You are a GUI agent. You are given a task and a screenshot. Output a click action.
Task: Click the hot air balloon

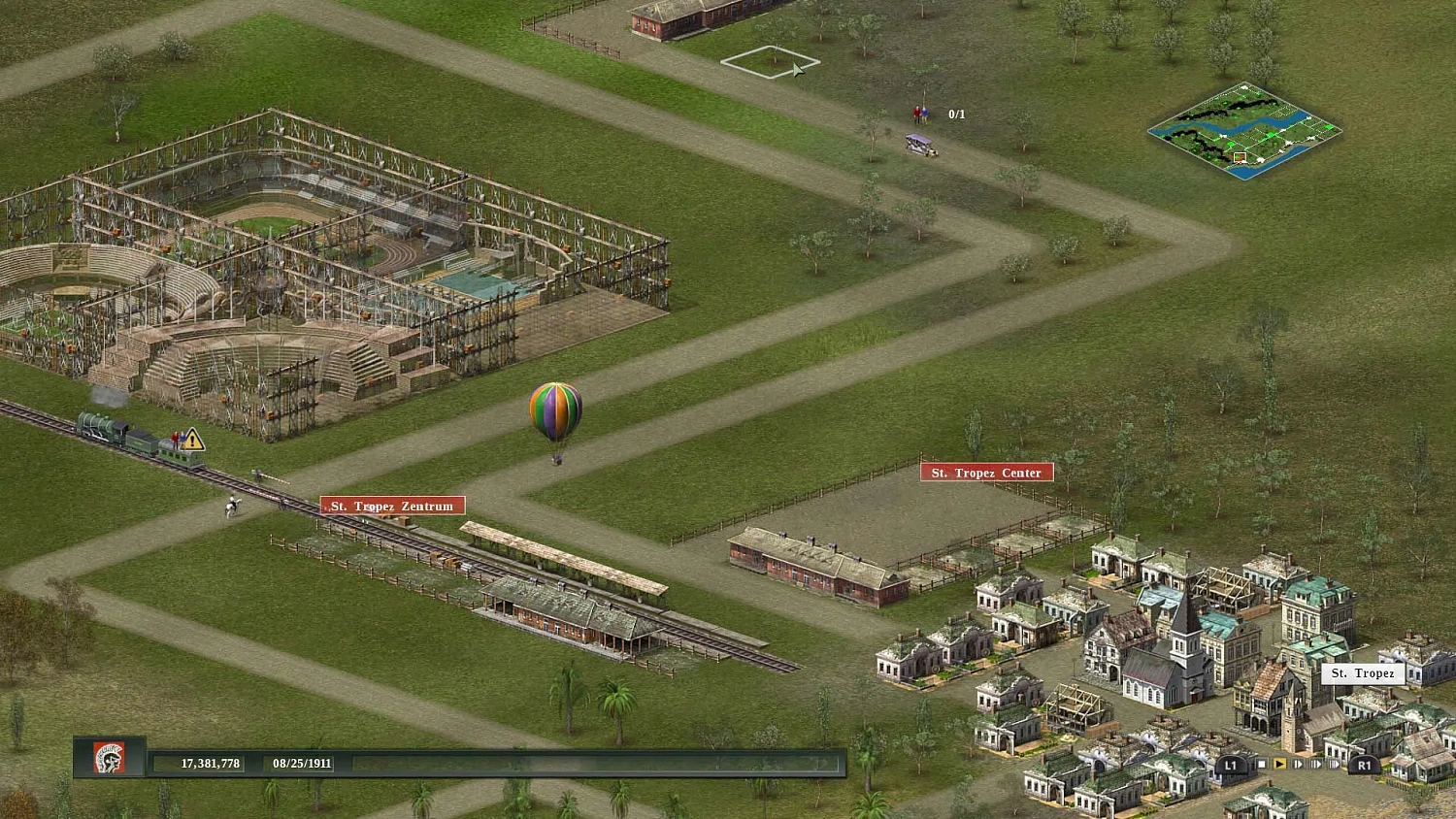[555, 412]
